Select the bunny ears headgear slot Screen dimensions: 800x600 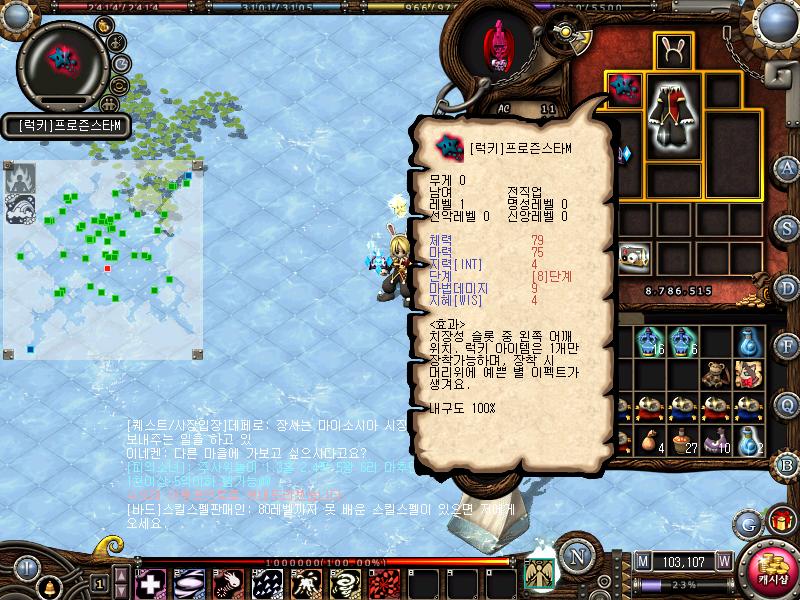click(675, 51)
